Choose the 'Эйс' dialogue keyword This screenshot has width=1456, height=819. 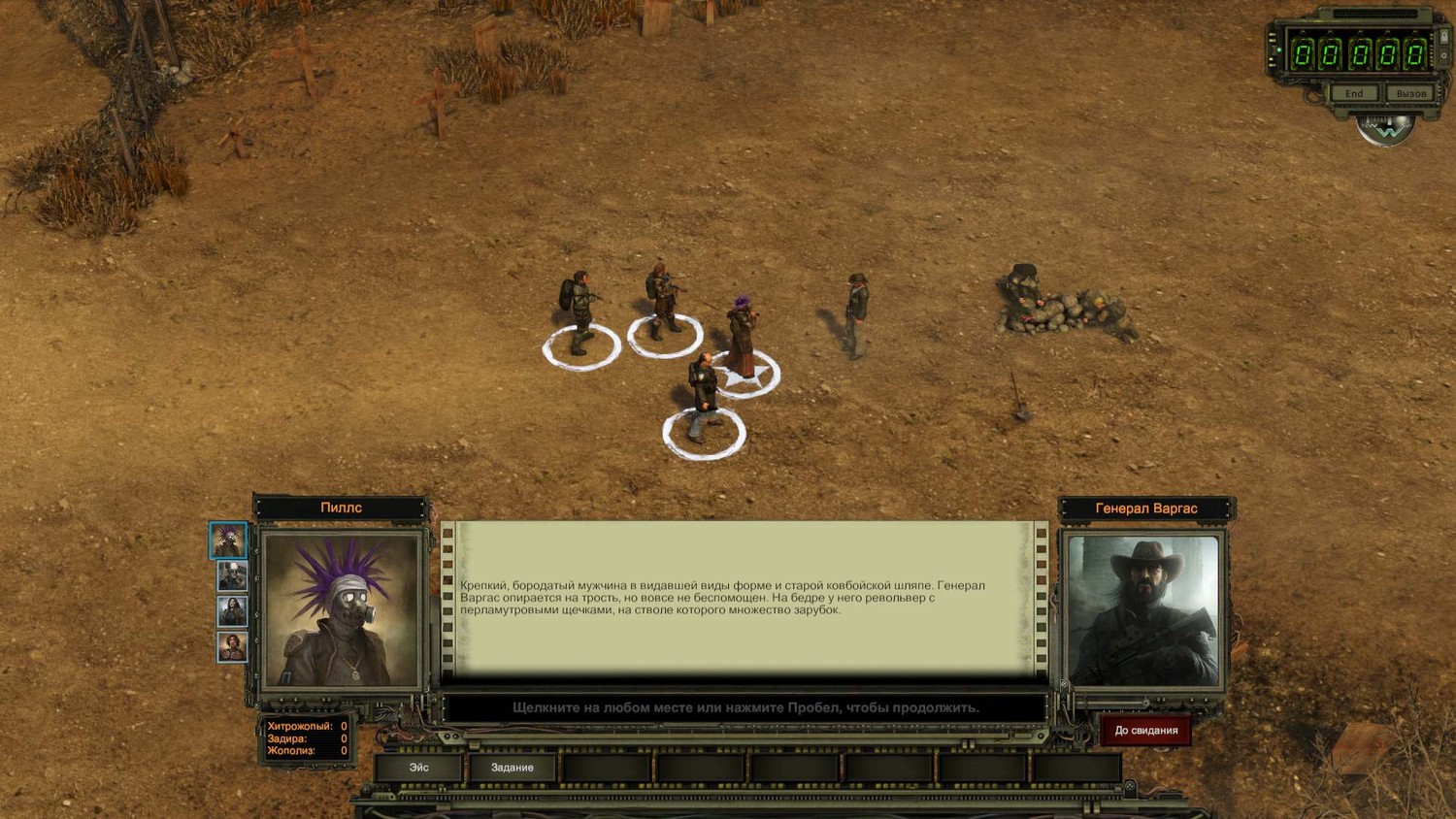(x=418, y=768)
